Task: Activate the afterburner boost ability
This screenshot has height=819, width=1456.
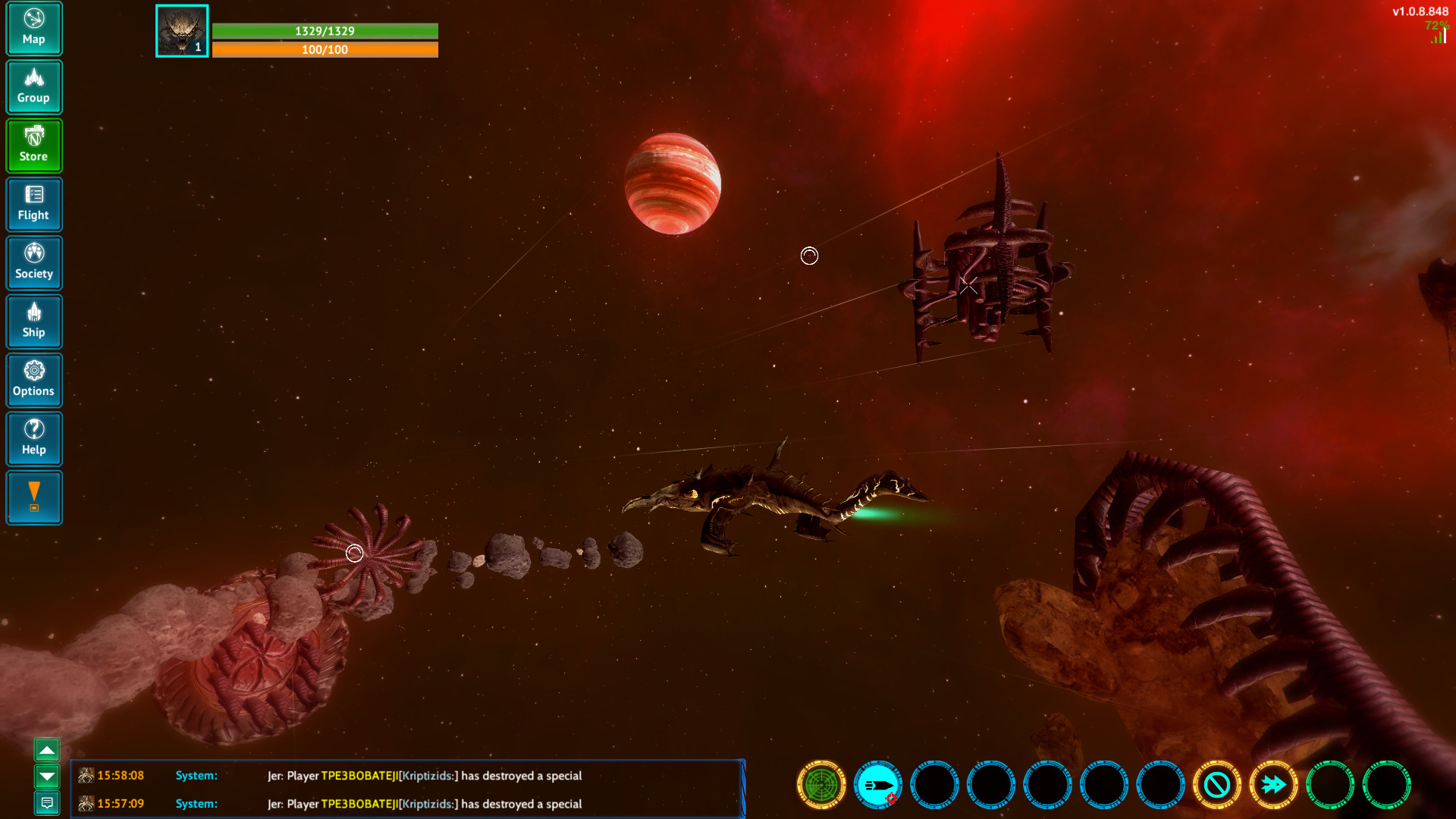Action: coord(1274,786)
